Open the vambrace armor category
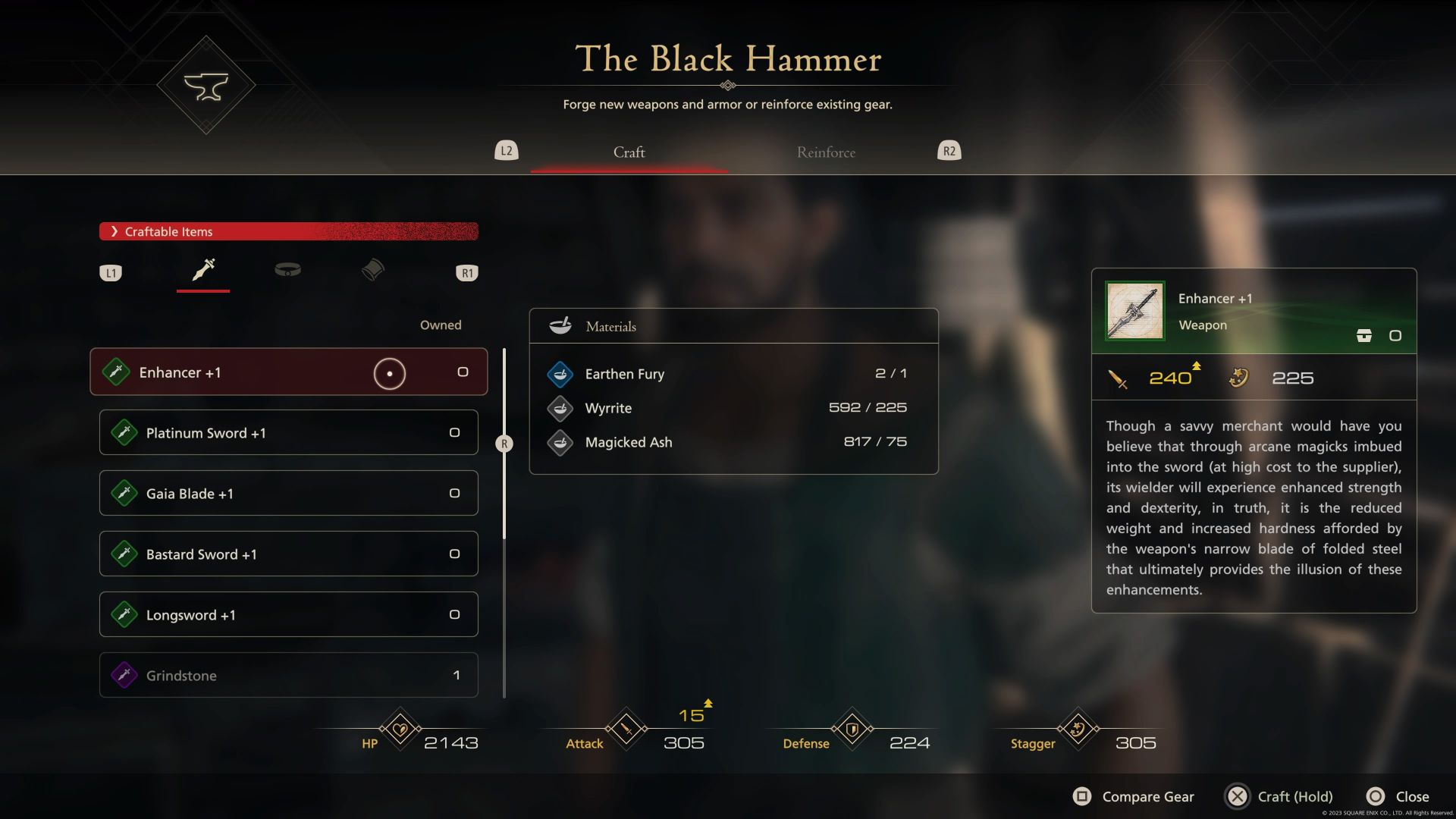Image resolution: width=1456 pixels, height=819 pixels. coord(372,270)
